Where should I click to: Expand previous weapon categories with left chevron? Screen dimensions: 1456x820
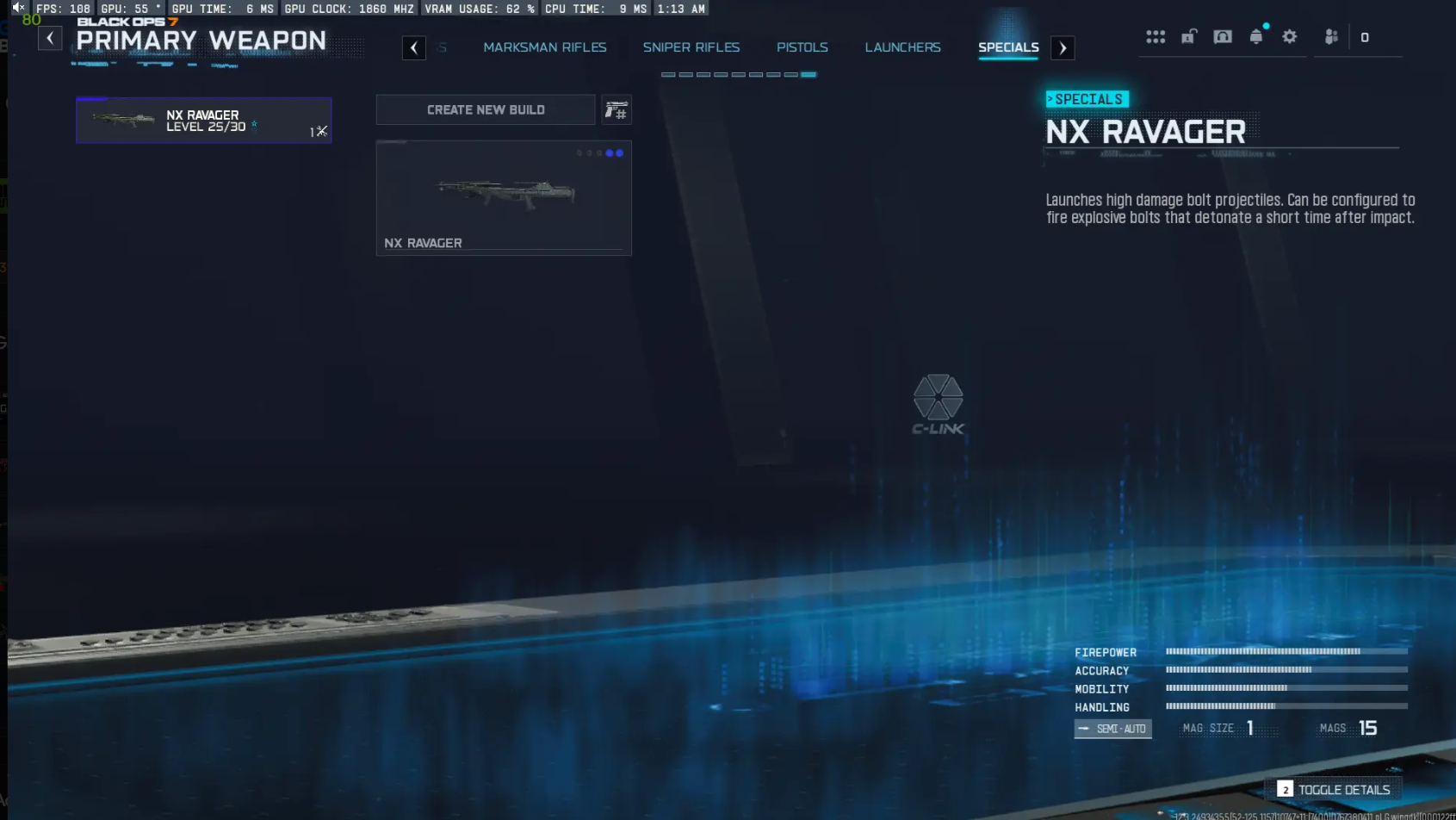pyautogui.click(x=414, y=47)
